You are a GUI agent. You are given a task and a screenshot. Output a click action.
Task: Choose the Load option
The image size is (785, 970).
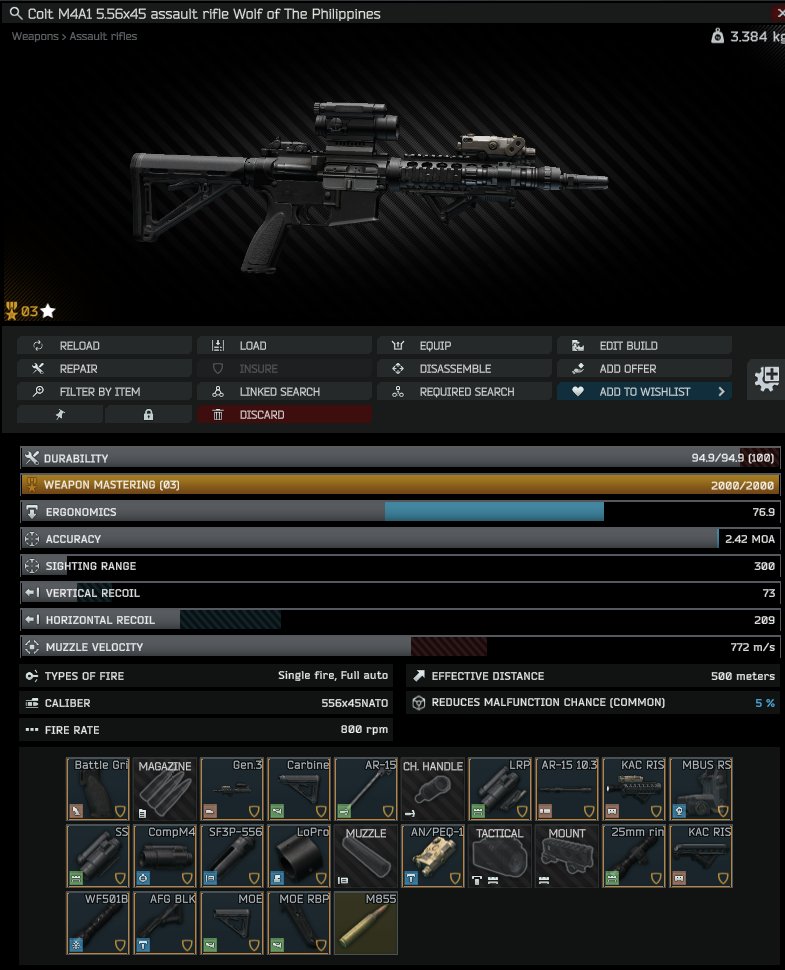284,346
